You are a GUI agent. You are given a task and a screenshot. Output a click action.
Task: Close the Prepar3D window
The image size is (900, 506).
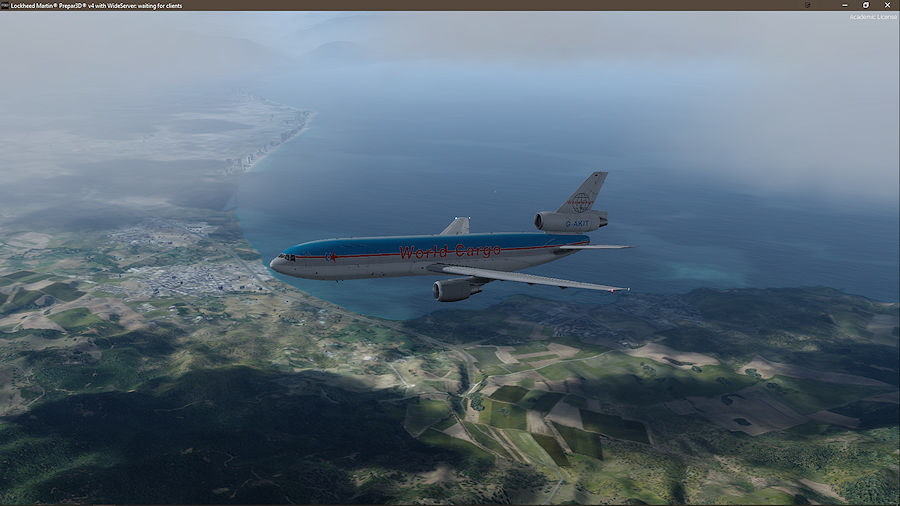[889, 5]
